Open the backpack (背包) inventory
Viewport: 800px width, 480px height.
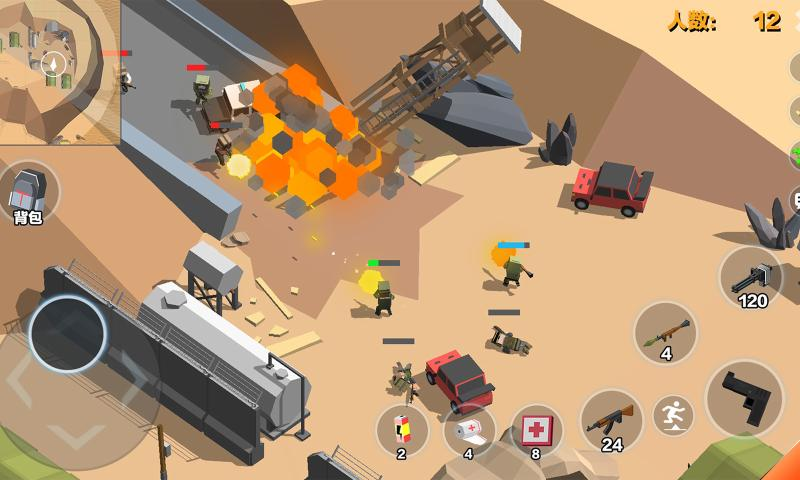point(28,193)
